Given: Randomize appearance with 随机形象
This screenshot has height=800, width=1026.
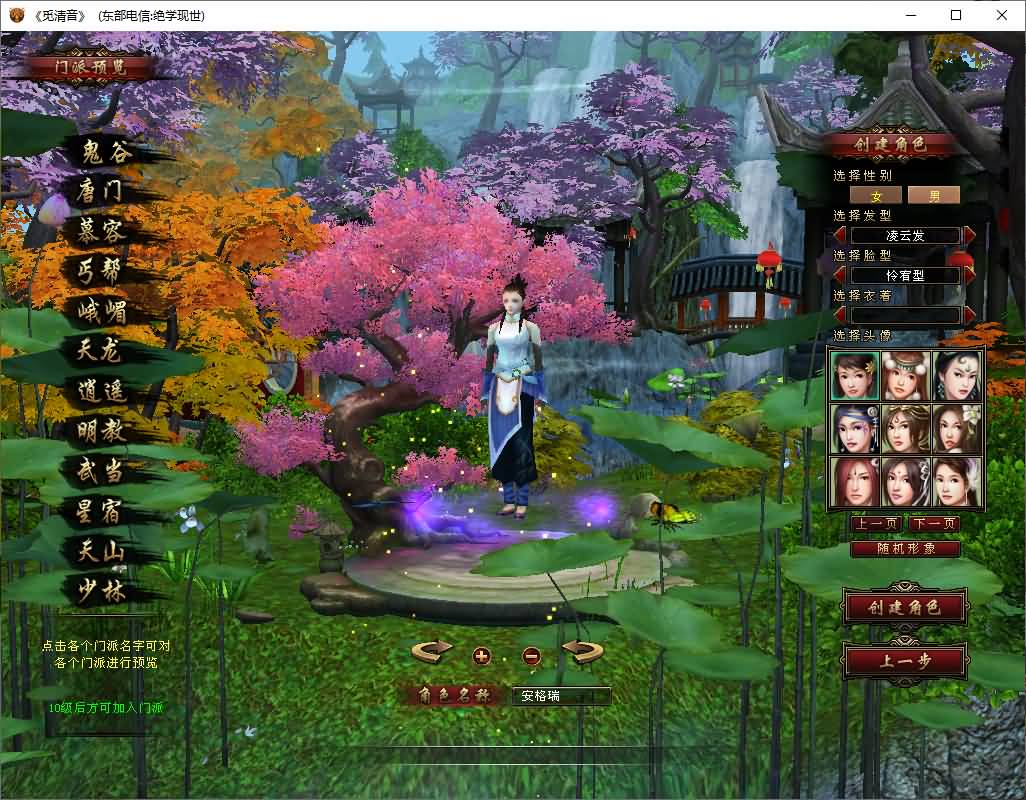Looking at the screenshot, I should [905, 549].
